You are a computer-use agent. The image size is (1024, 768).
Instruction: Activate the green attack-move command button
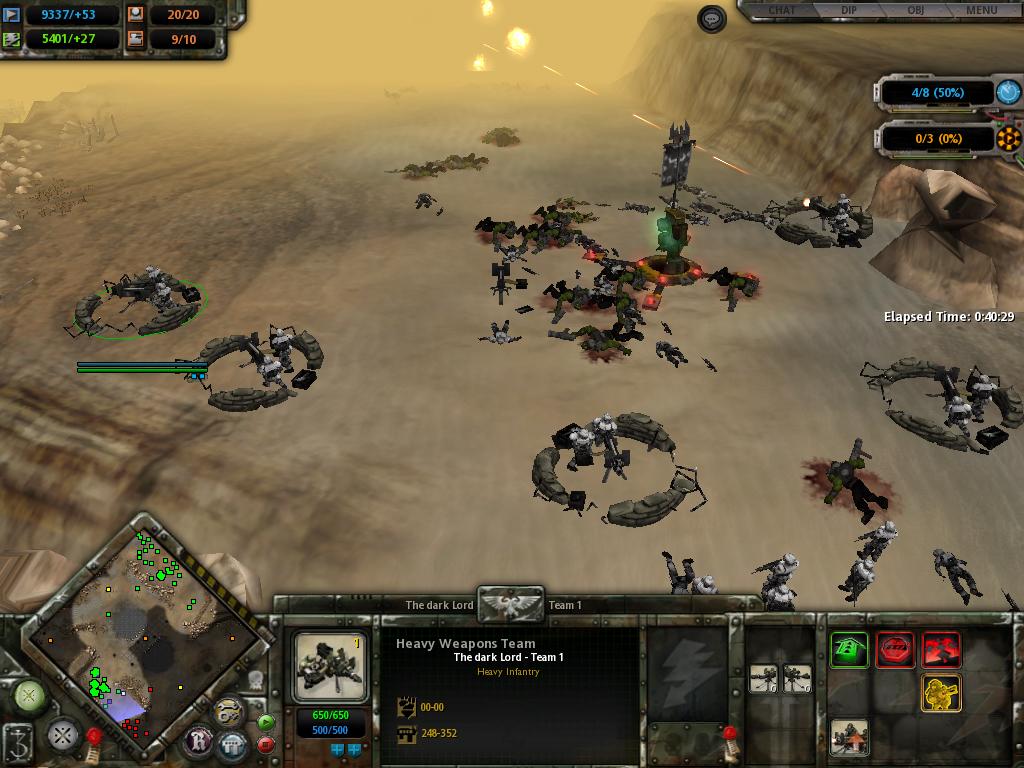click(849, 650)
